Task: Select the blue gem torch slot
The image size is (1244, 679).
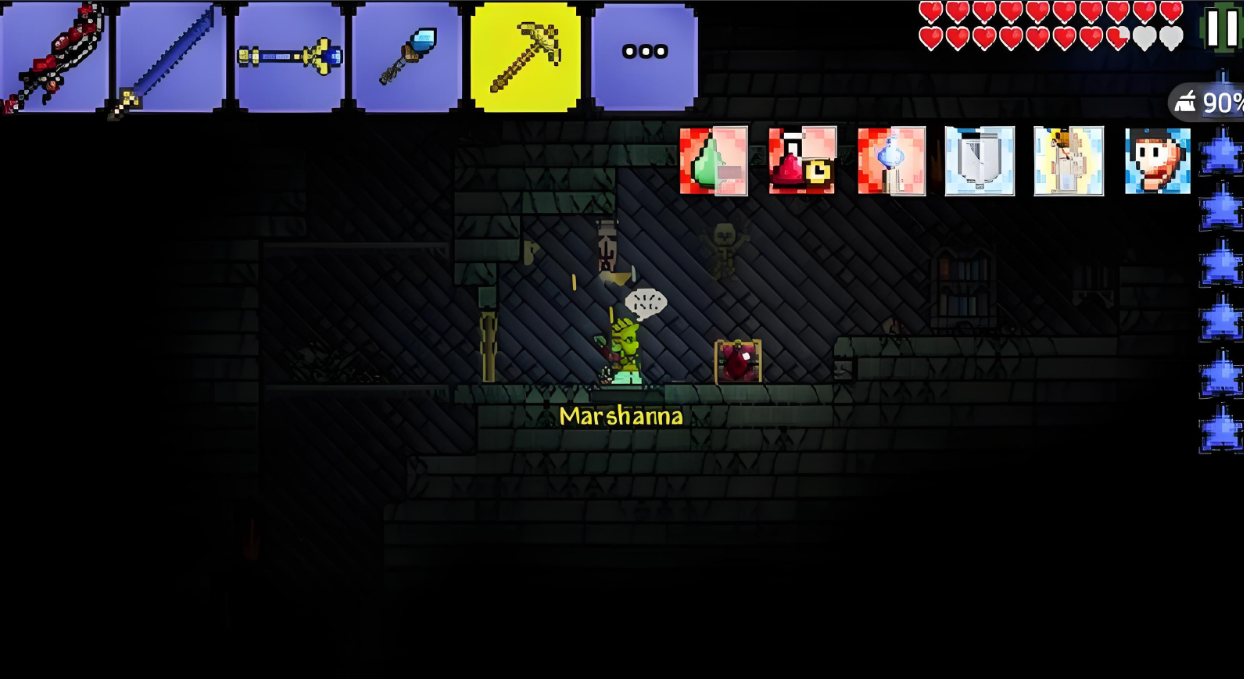Action: point(407,57)
